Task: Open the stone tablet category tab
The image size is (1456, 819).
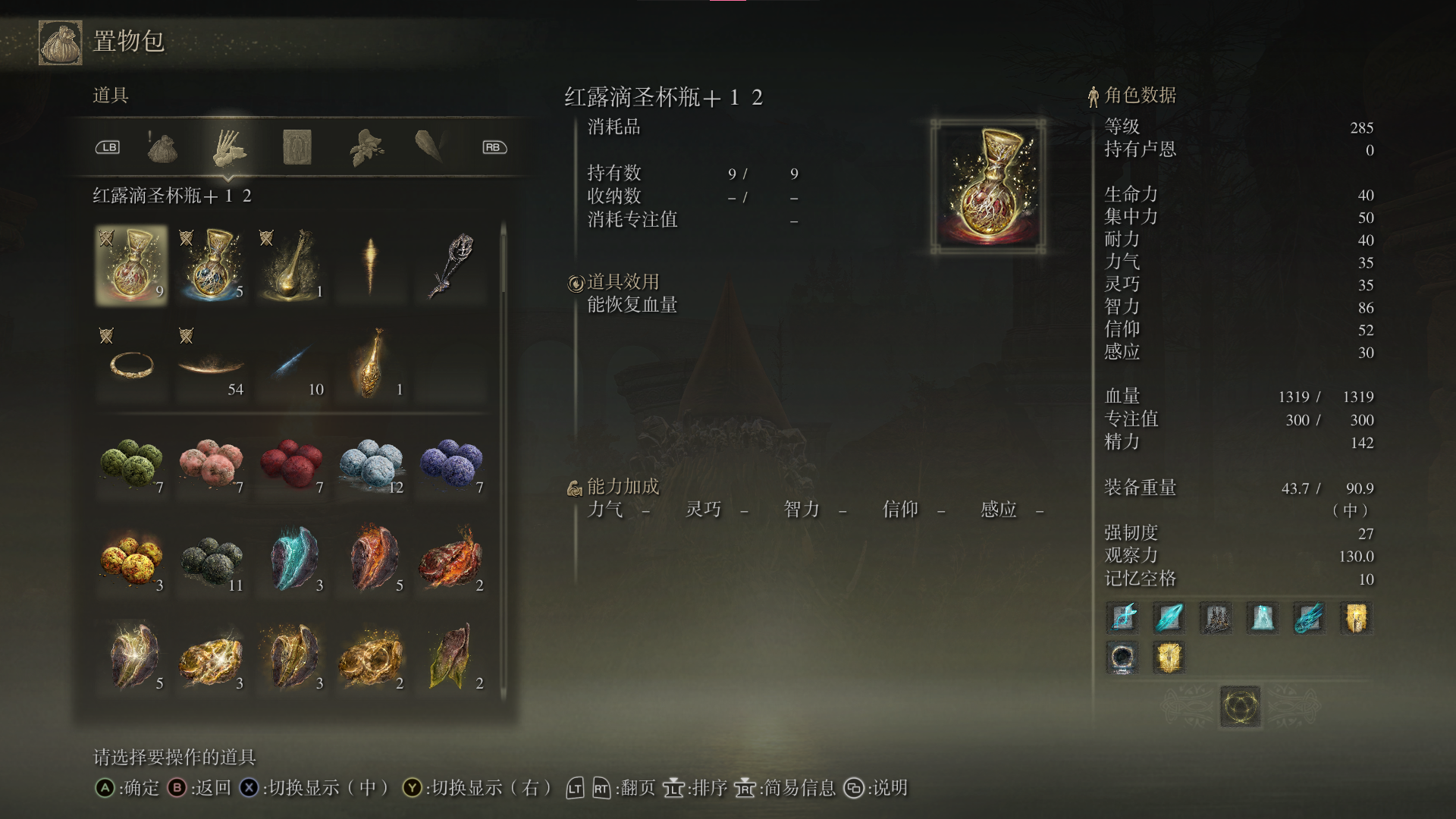Action: tap(297, 147)
